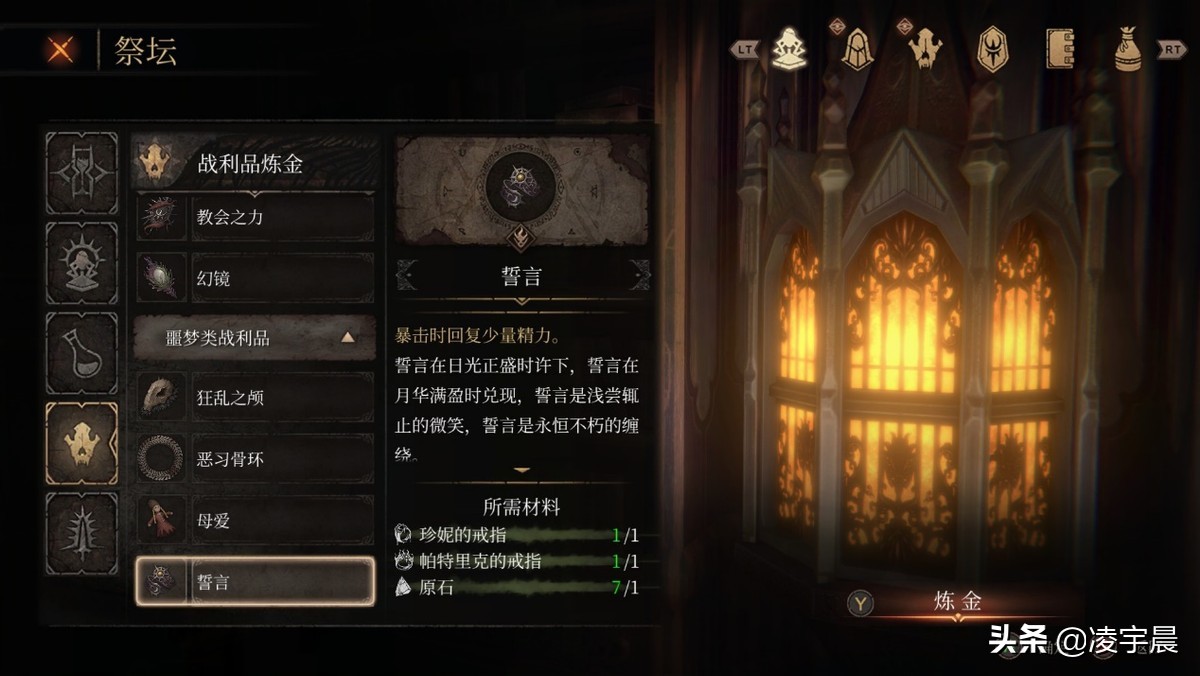The width and height of the screenshot is (1200, 676).
Task: Open the horned beast skull top tab
Action: coord(924,48)
